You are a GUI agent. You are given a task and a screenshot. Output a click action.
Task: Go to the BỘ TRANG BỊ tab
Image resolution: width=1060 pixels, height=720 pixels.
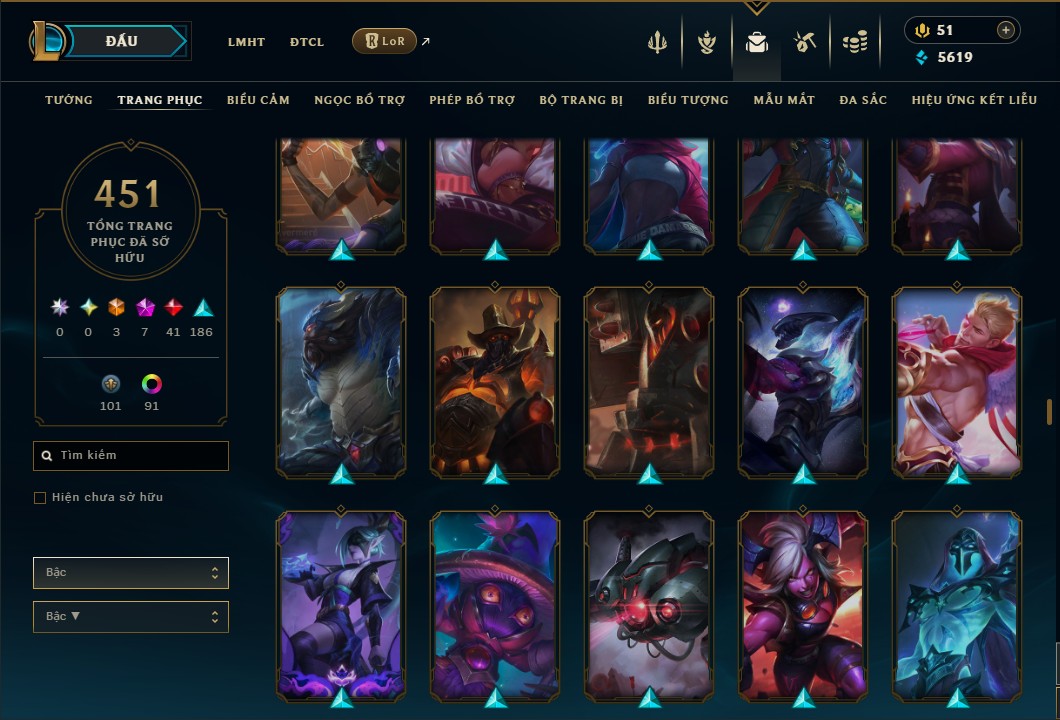tap(581, 100)
